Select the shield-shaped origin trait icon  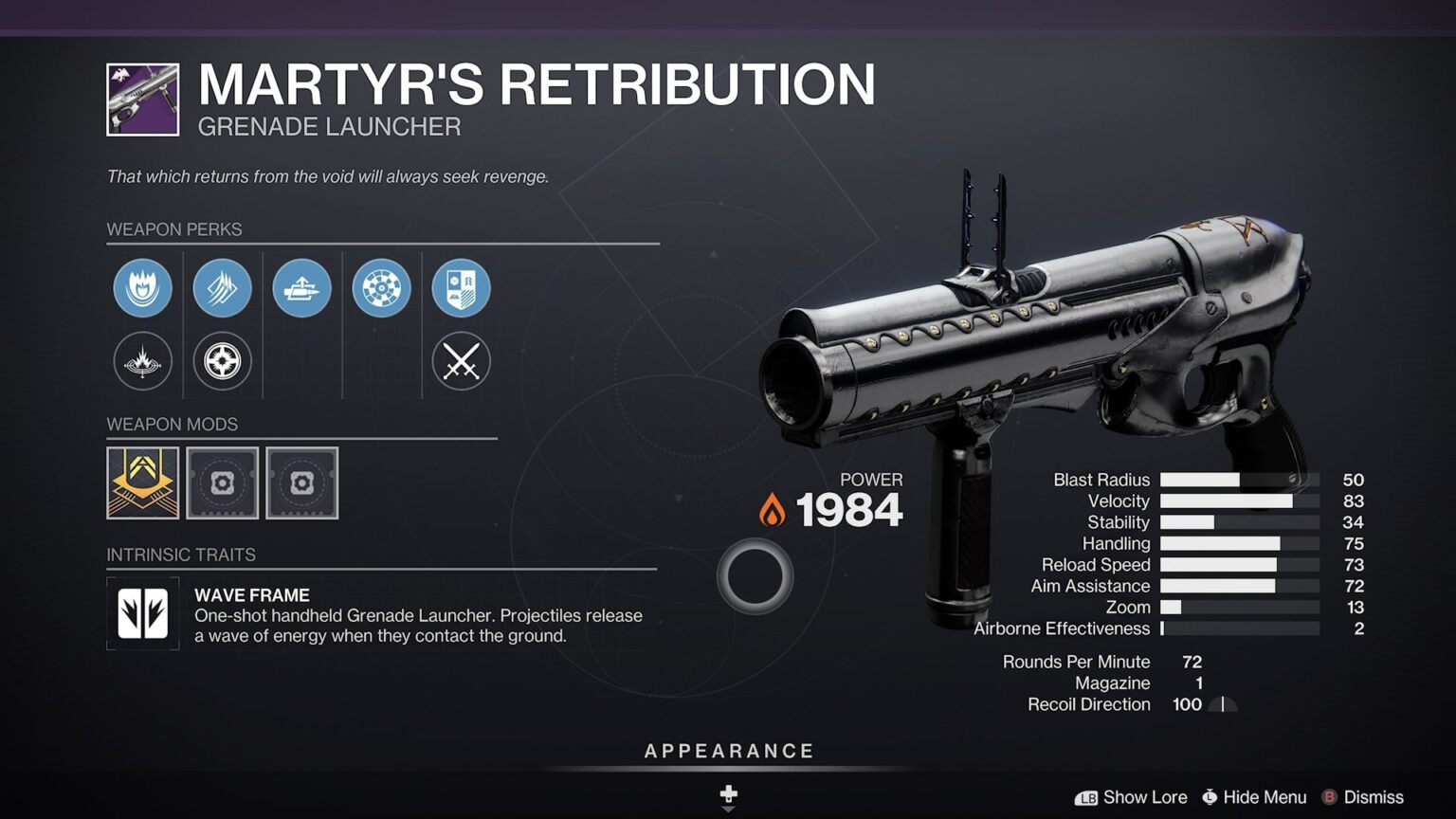pos(462,288)
